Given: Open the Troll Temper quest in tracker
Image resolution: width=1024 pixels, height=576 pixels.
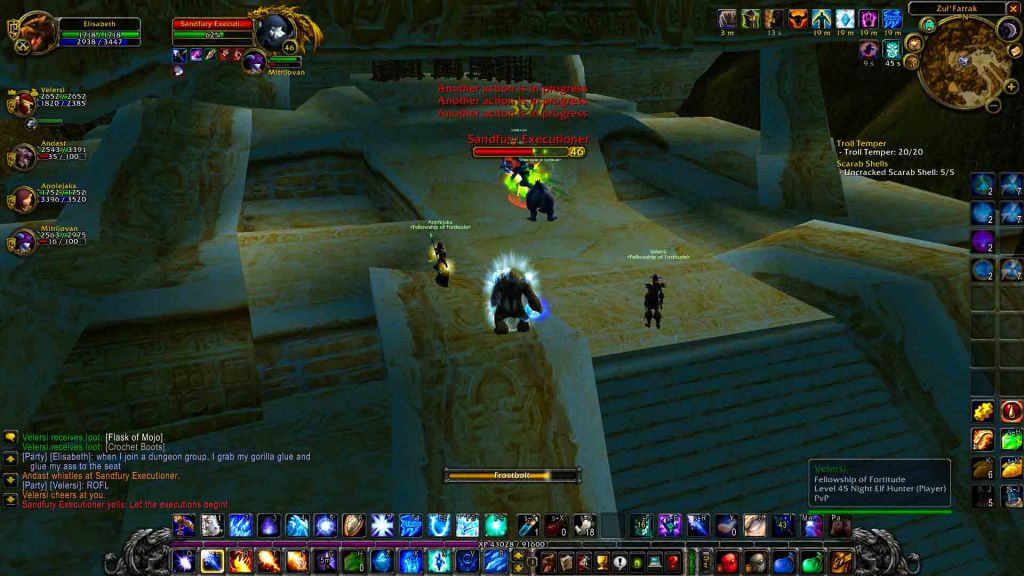Looking at the screenshot, I should pos(861,143).
